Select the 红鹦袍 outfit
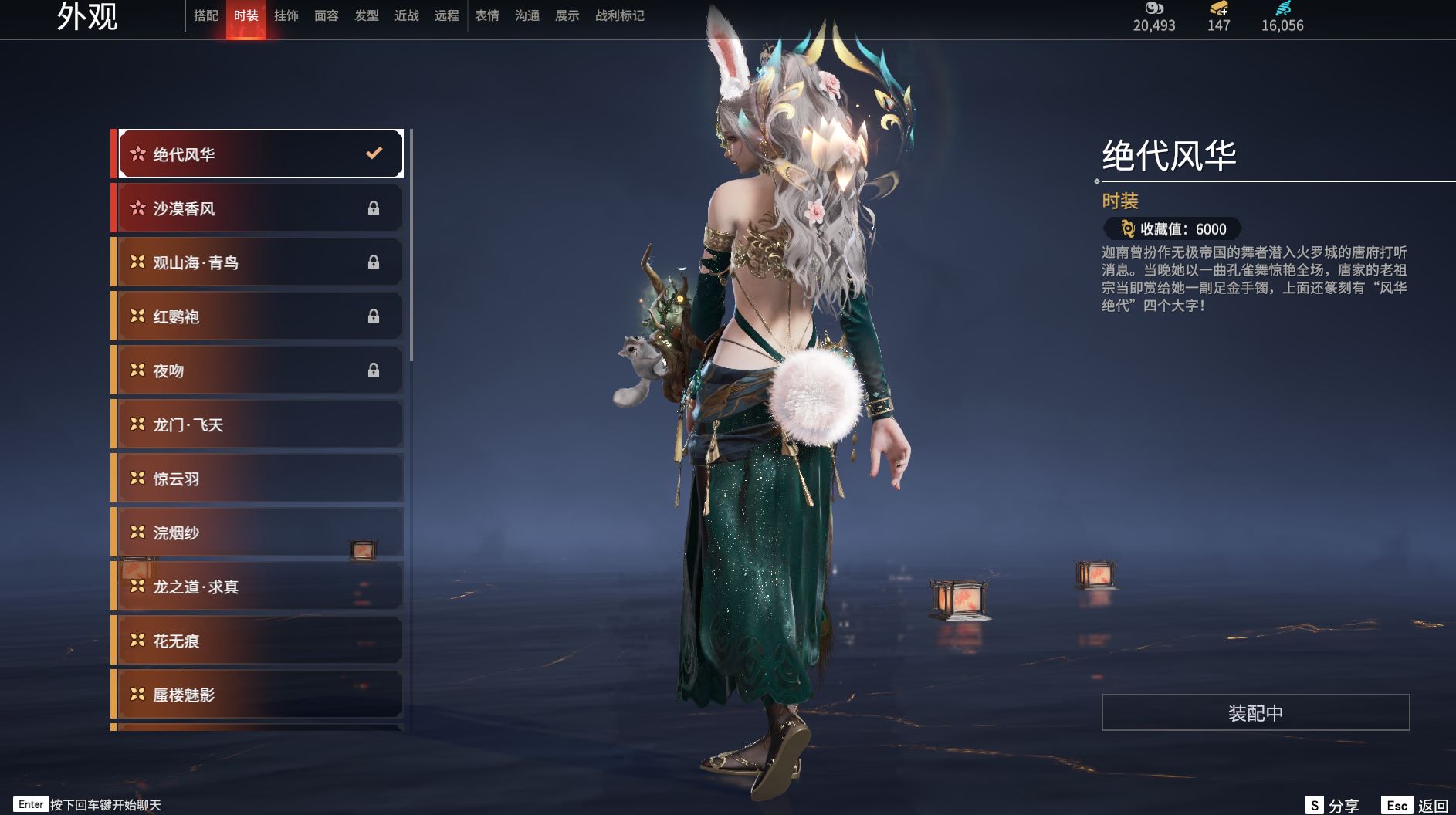1456x815 pixels. click(x=259, y=316)
